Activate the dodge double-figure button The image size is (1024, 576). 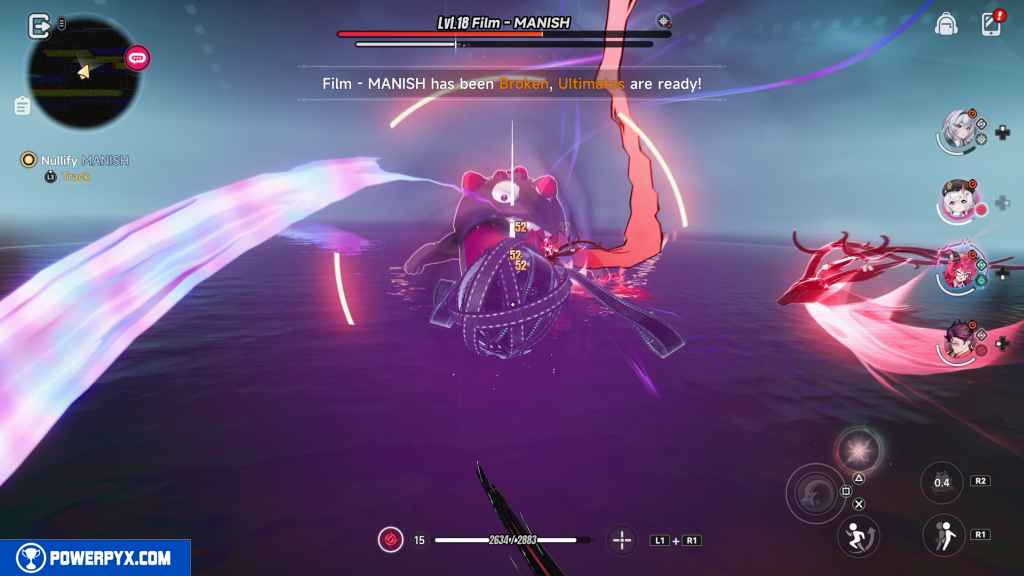(941, 534)
